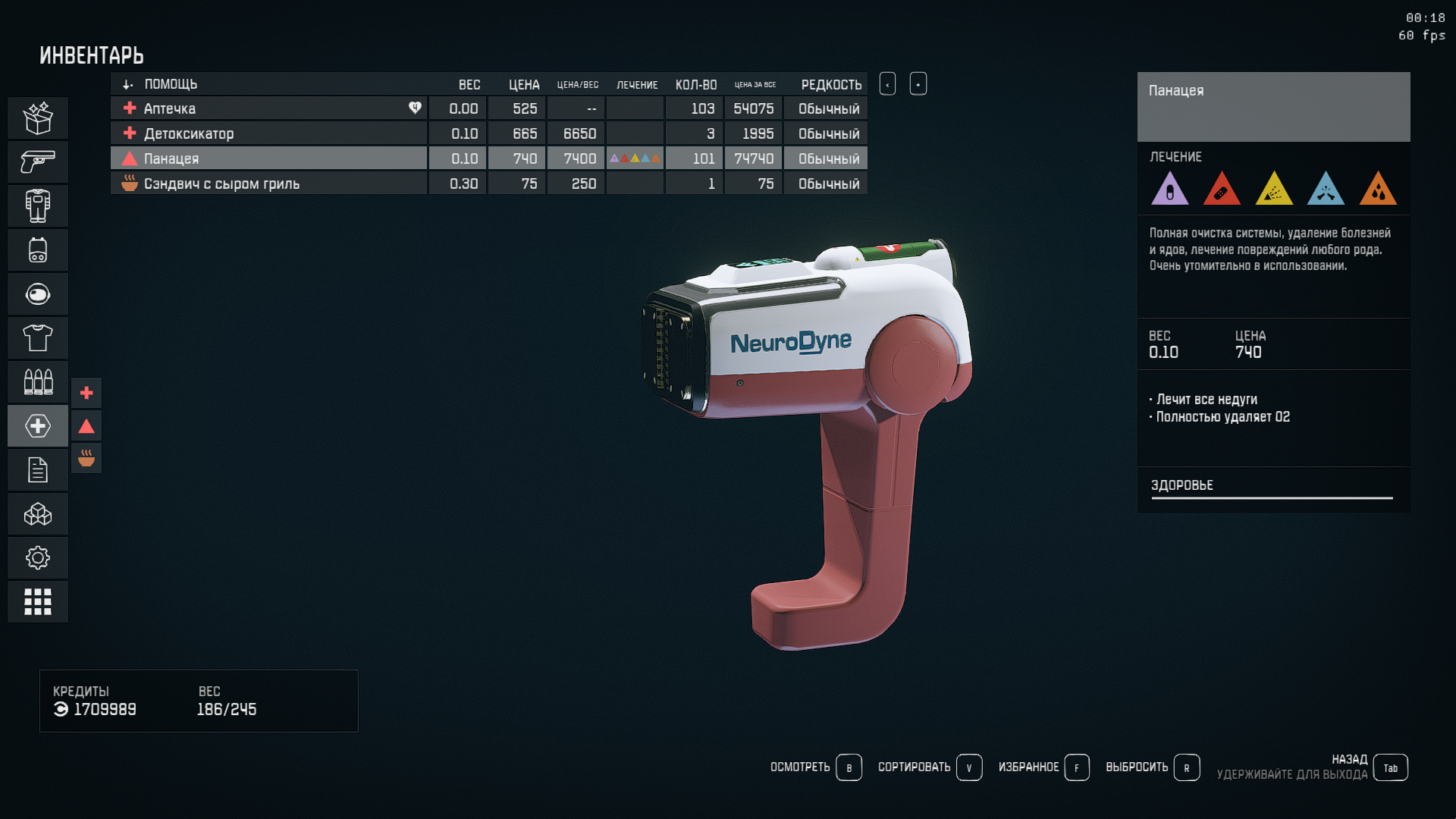Filter aid by the food bowl subcategory
This screenshot has width=1456, height=819.
(86, 458)
